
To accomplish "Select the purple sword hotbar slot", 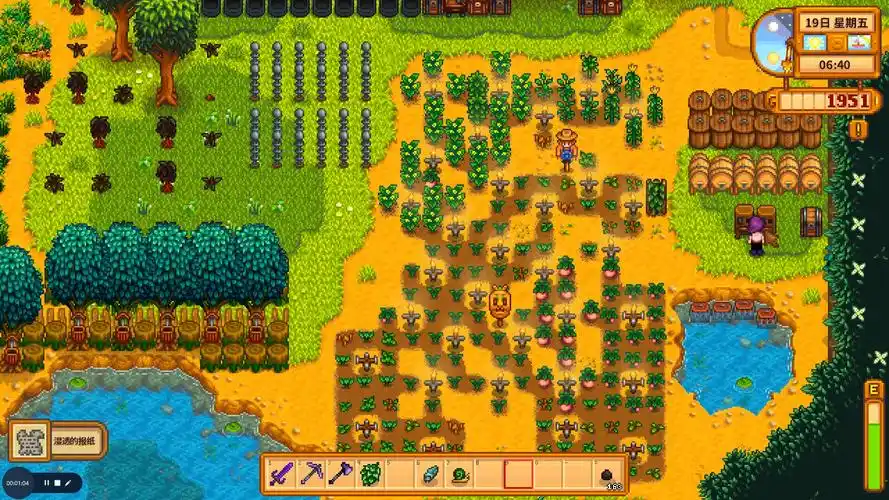I will (x=282, y=473).
